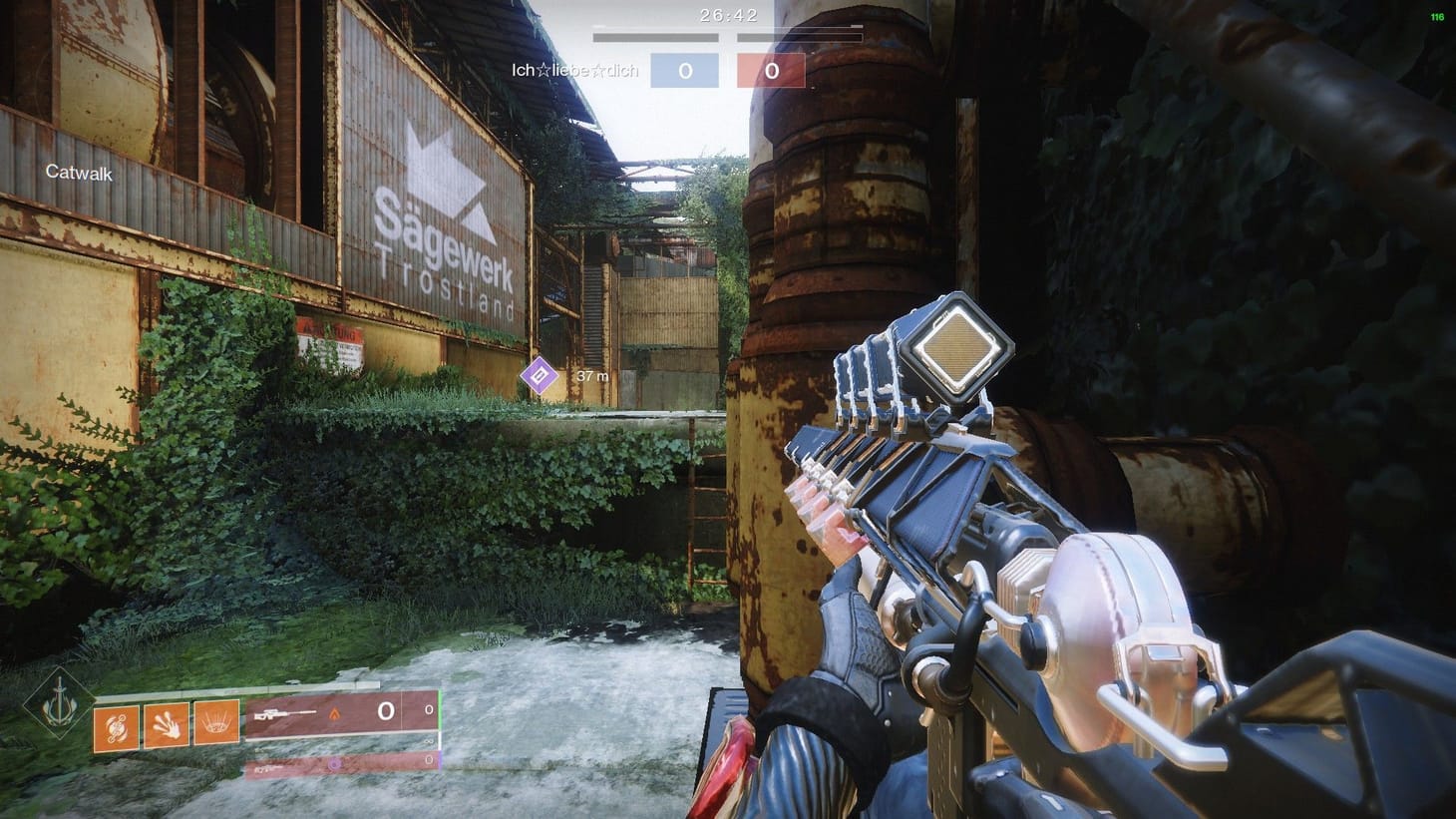This screenshot has height=819, width=1456.
Task: Collapse the player nameplate Ich☆liebe☆dich
Action: click(573, 71)
